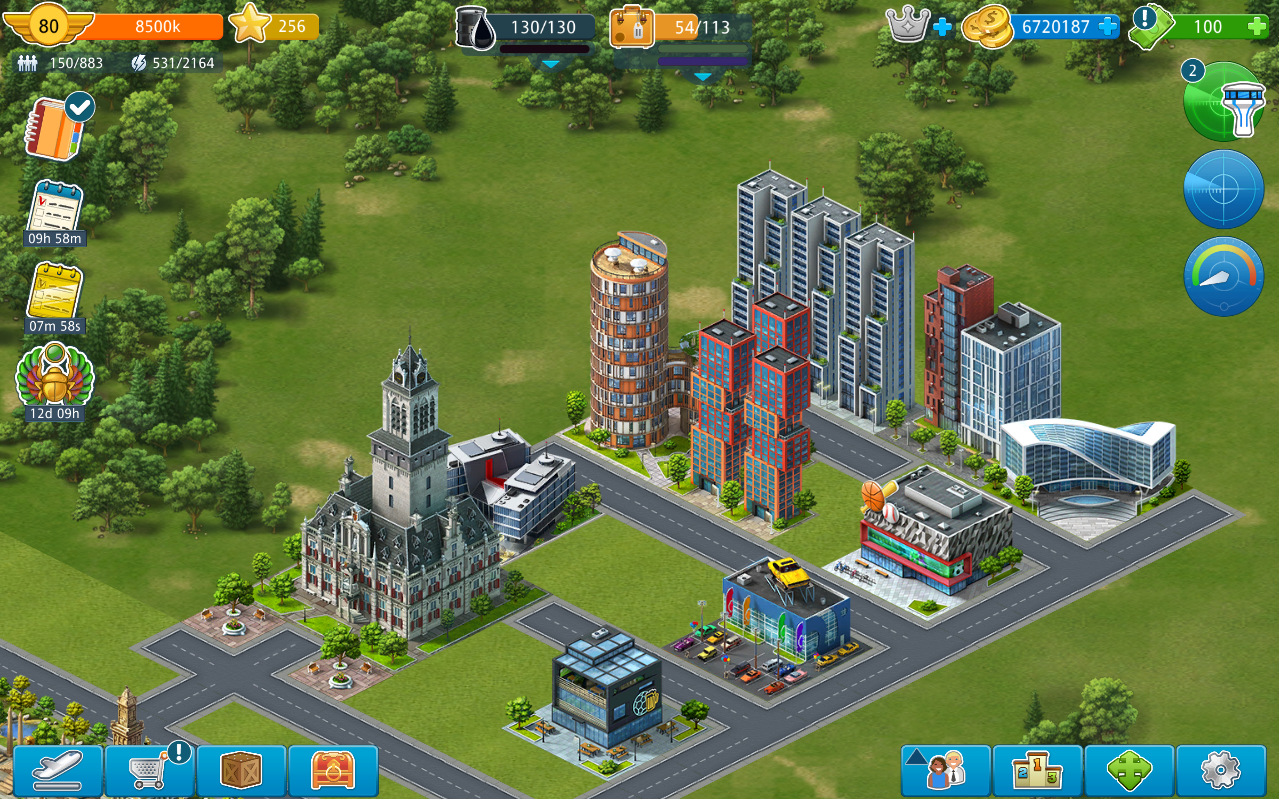1279x799 pixels.
Task: Activate the green move-arrows edit mode
Action: (x=1129, y=771)
